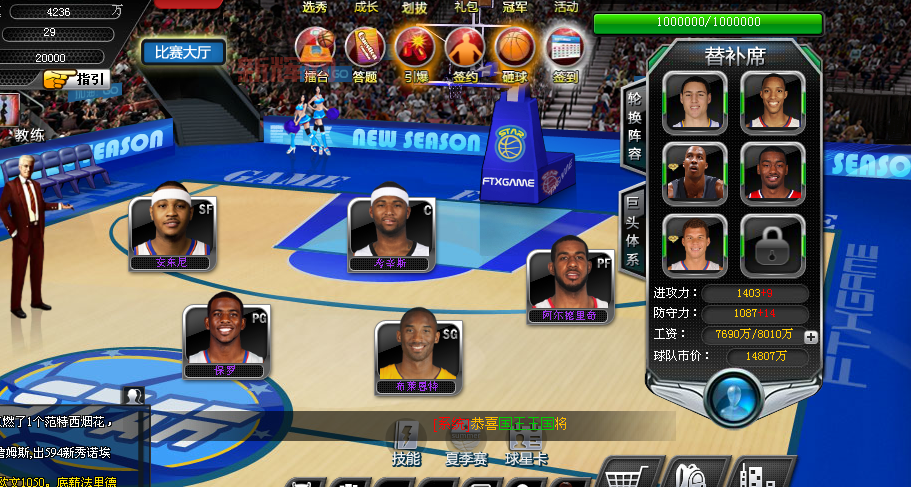The image size is (911, 487).
Task: Open the 球星卡 star card icon
Action: [526, 443]
